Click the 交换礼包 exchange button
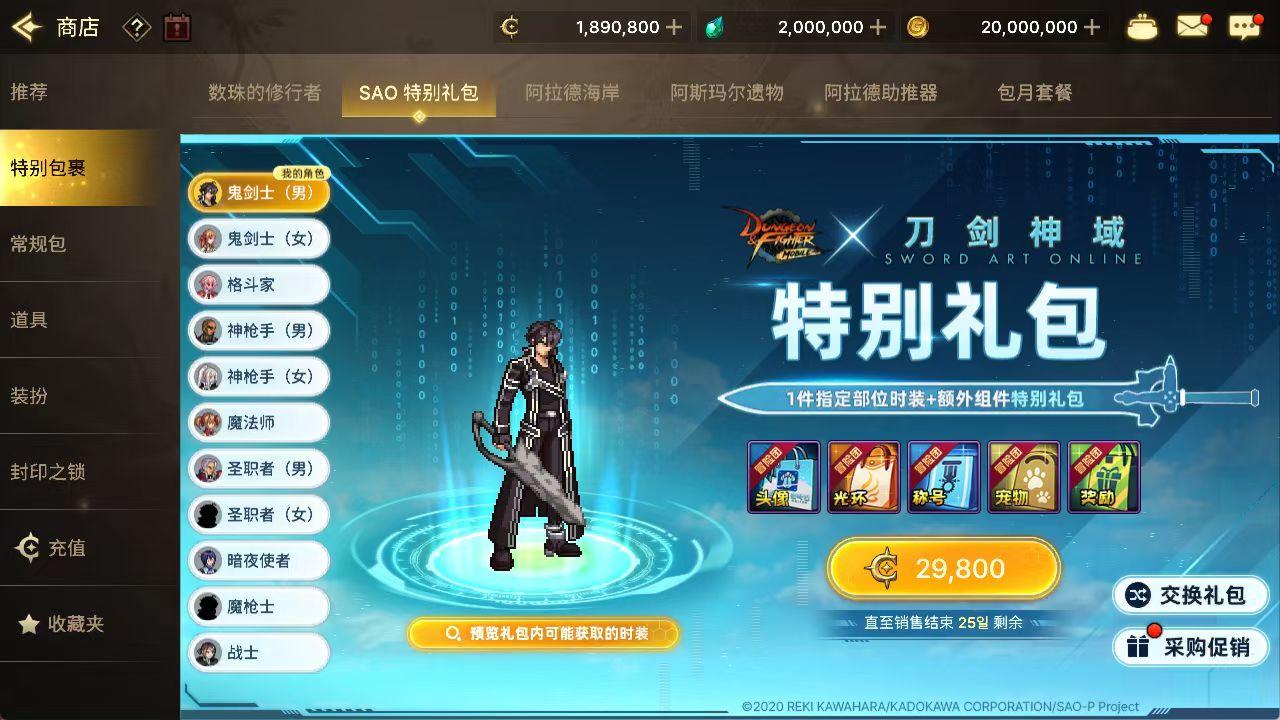The image size is (1280, 720). pos(1190,594)
